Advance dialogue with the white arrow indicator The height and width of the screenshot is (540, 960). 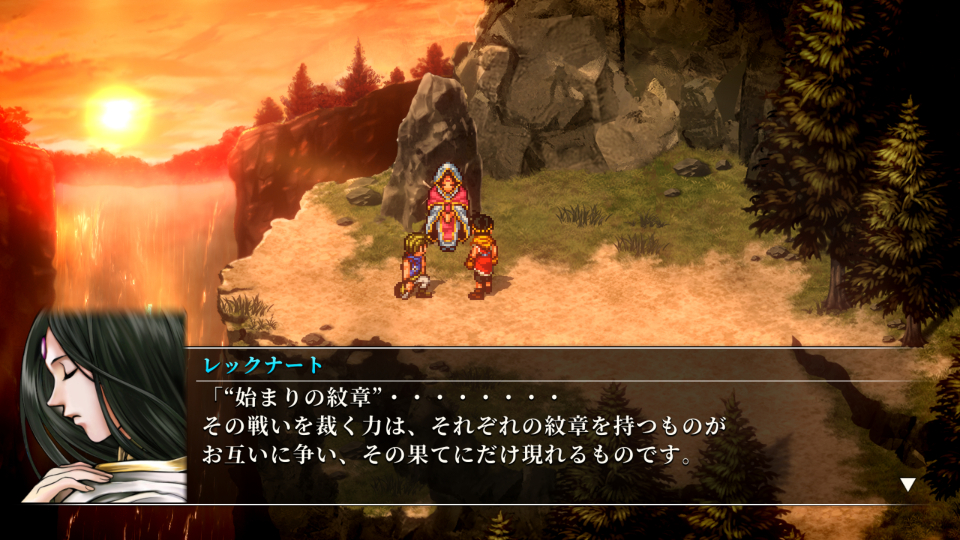(907, 485)
